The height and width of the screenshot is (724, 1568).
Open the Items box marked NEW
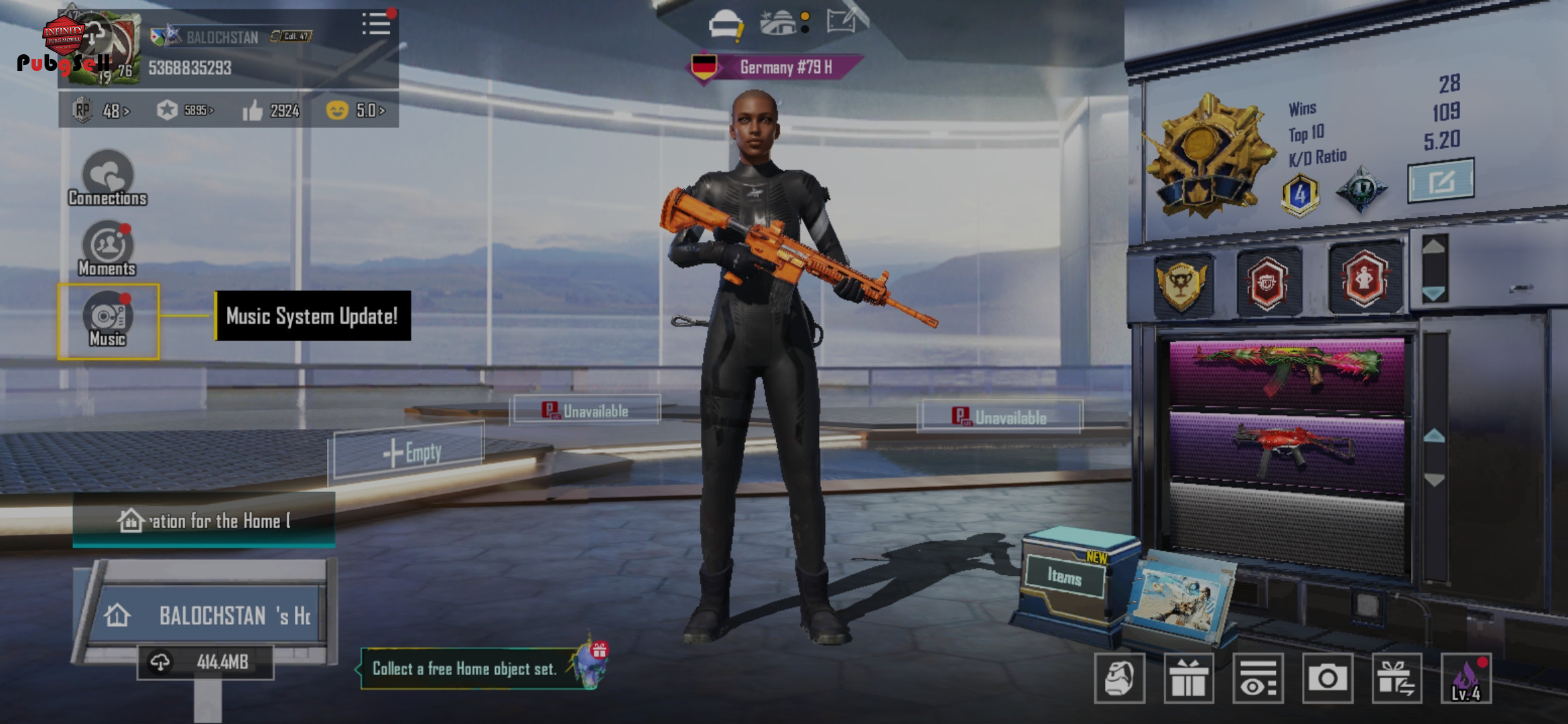(1065, 577)
